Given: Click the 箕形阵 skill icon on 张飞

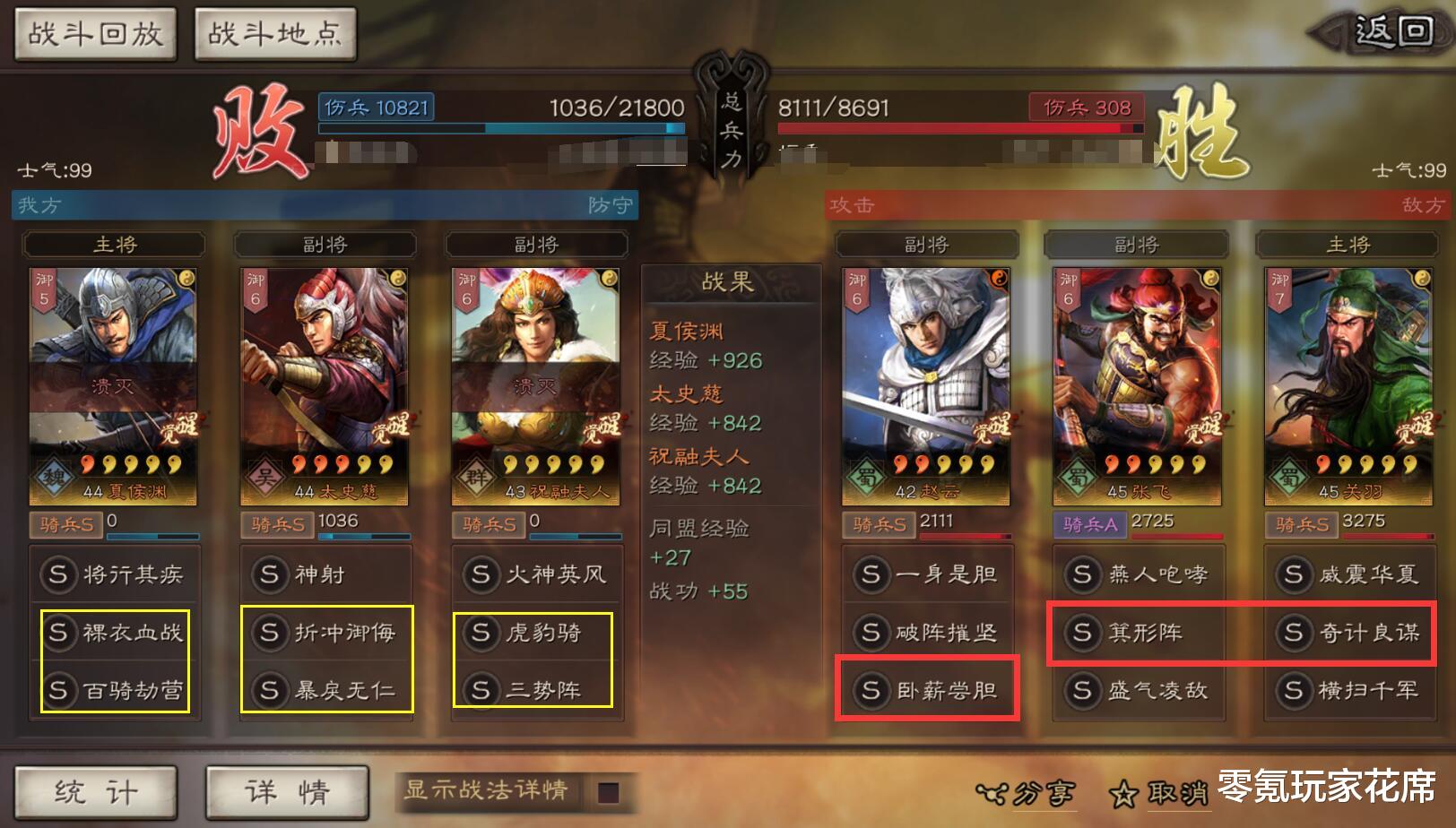Looking at the screenshot, I should pyautogui.click(x=1139, y=633).
